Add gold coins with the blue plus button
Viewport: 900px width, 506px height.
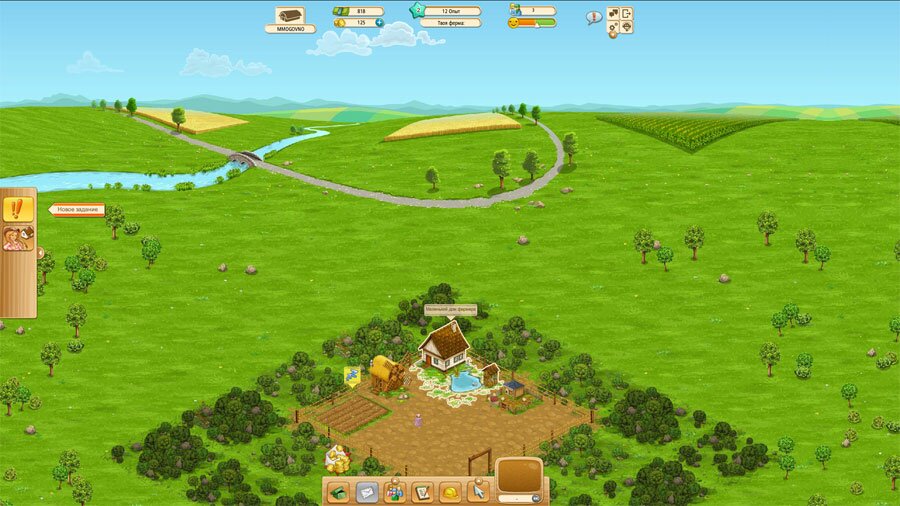coord(380,22)
